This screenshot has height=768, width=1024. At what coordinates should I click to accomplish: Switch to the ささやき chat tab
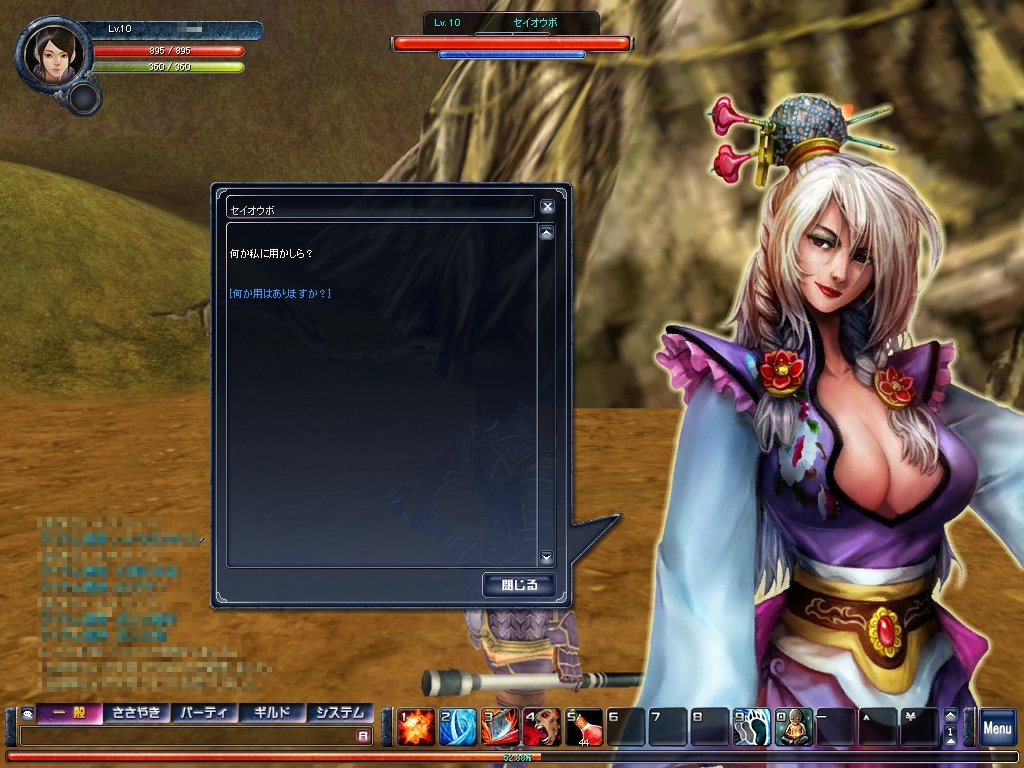pos(136,713)
